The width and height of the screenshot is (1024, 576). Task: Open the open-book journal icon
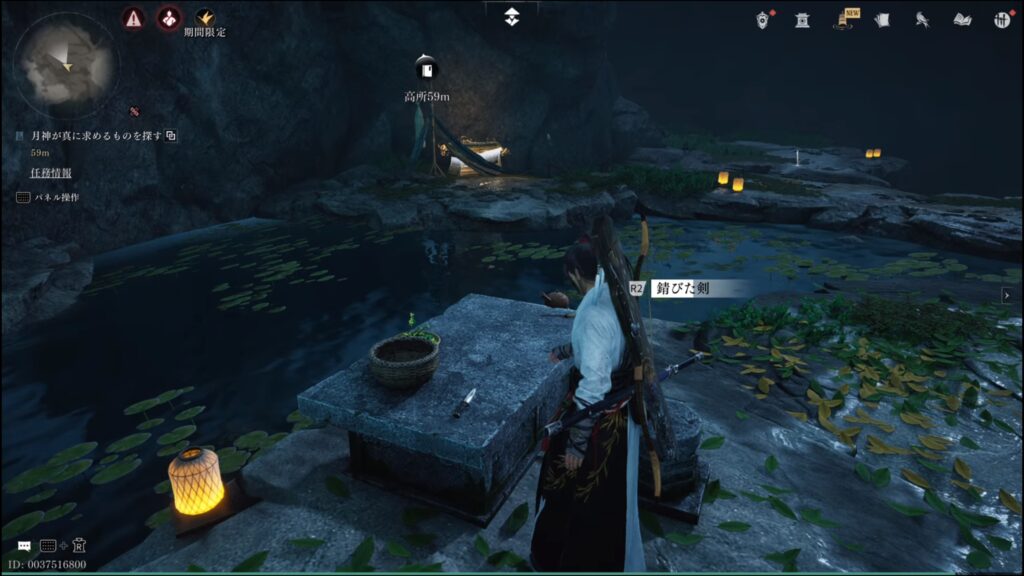(962, 19)
